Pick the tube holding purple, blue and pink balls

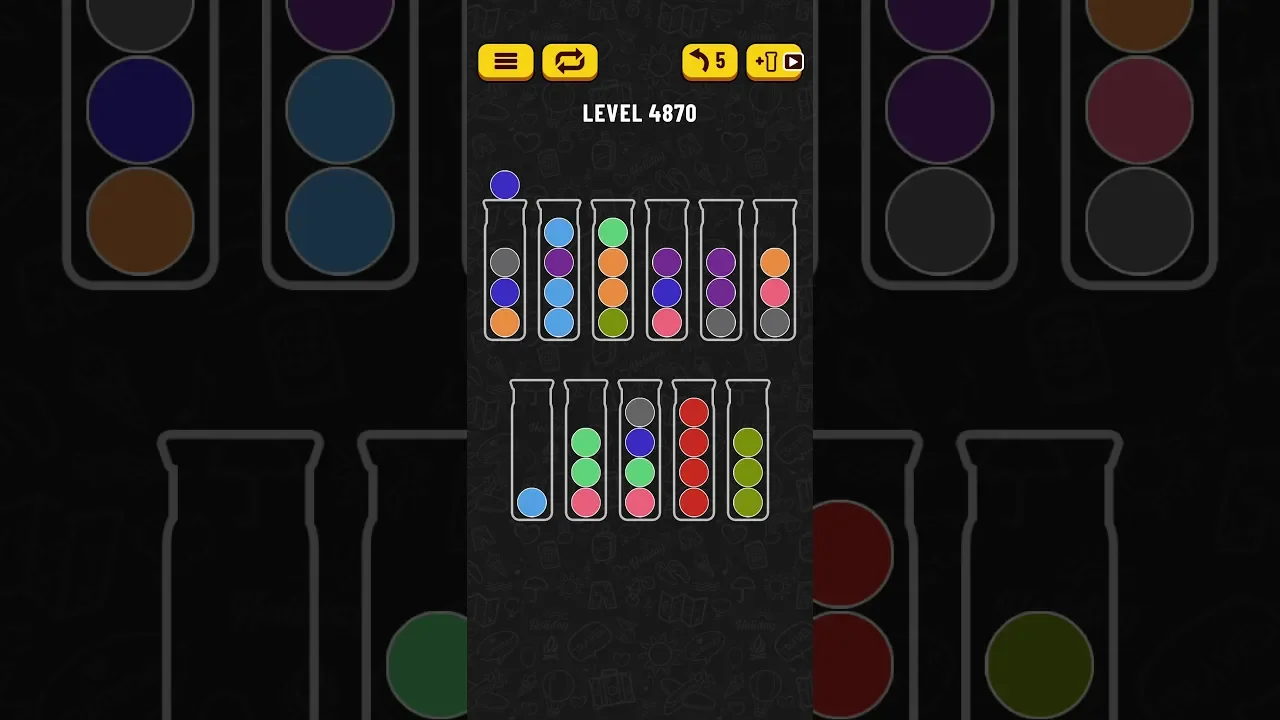pos(667,272)
